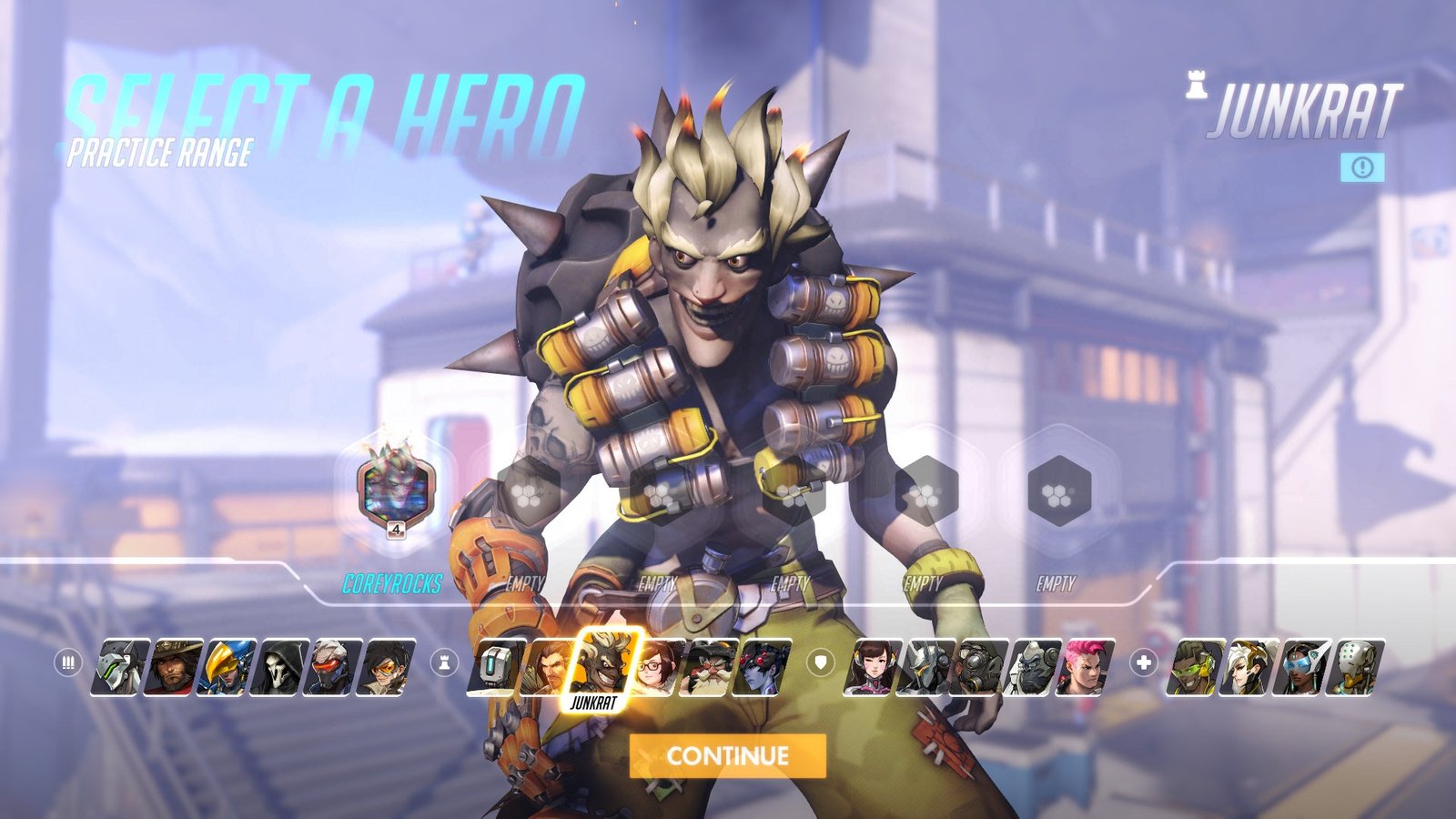Select Genji from the hero roster
The width and height of the screenshot is (1456, 819).
pos(121,667)
